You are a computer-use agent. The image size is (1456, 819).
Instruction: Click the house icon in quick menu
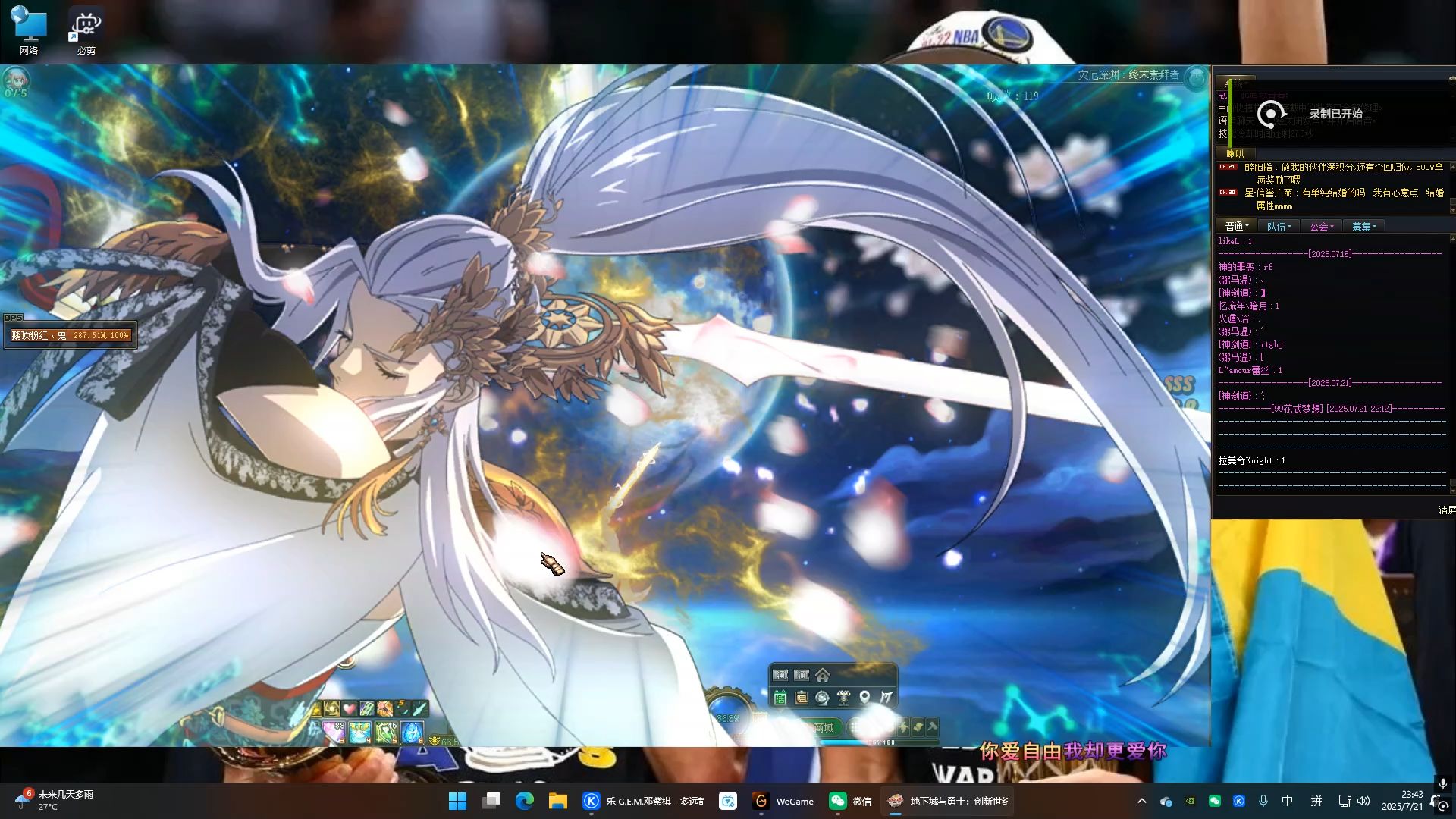(x=823, y=675)
